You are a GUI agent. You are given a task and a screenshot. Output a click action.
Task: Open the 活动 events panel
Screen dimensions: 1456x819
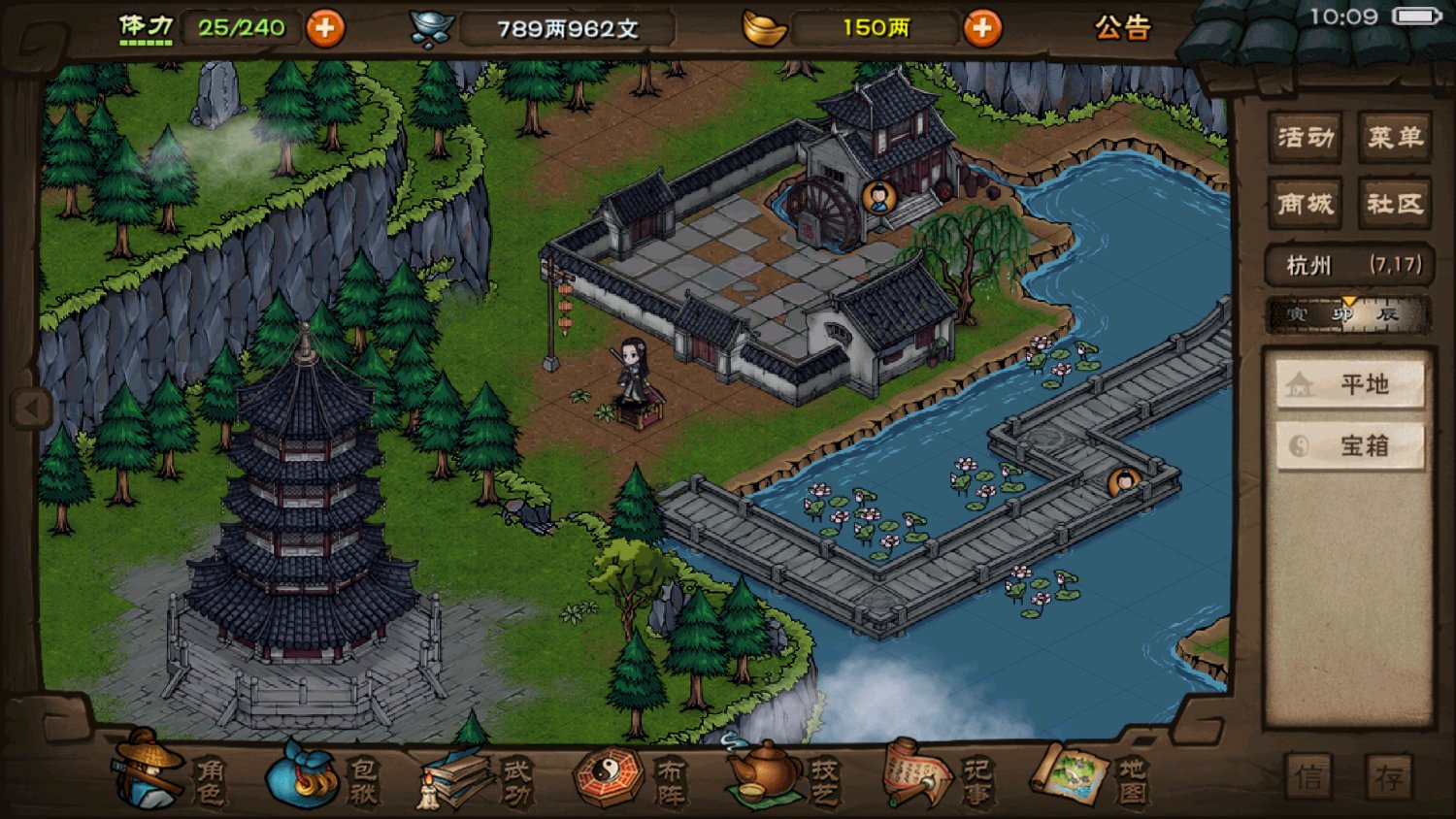[x=1306, y=138]
